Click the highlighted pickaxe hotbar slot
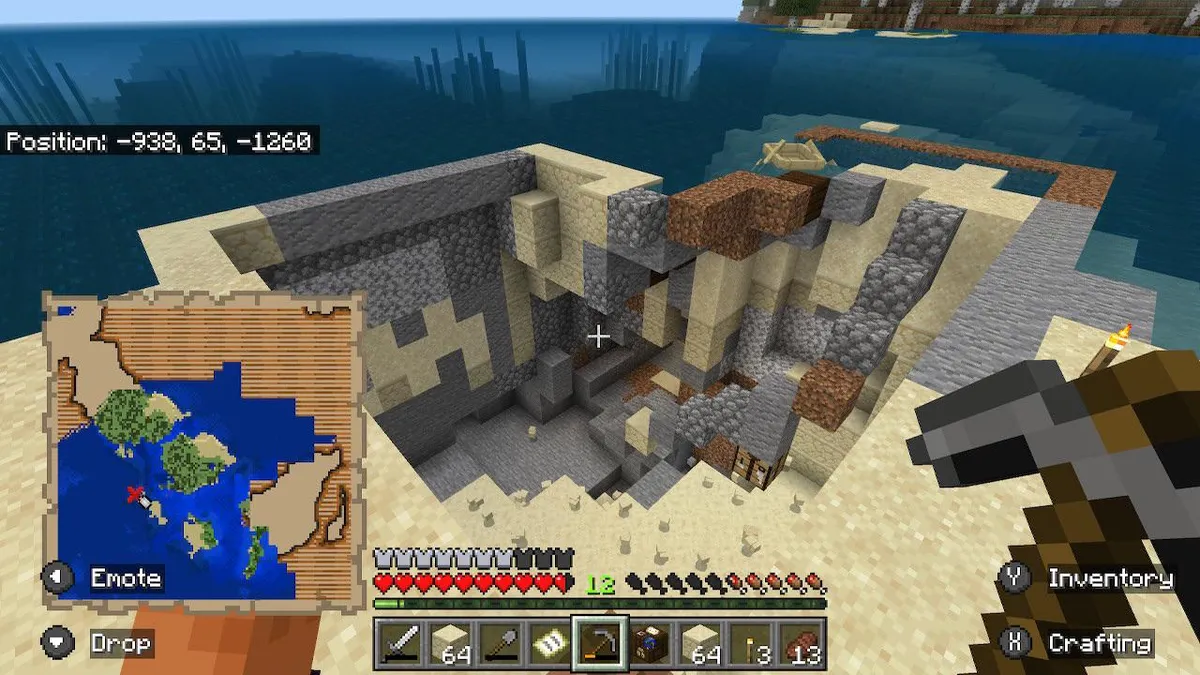 [600, 643]
